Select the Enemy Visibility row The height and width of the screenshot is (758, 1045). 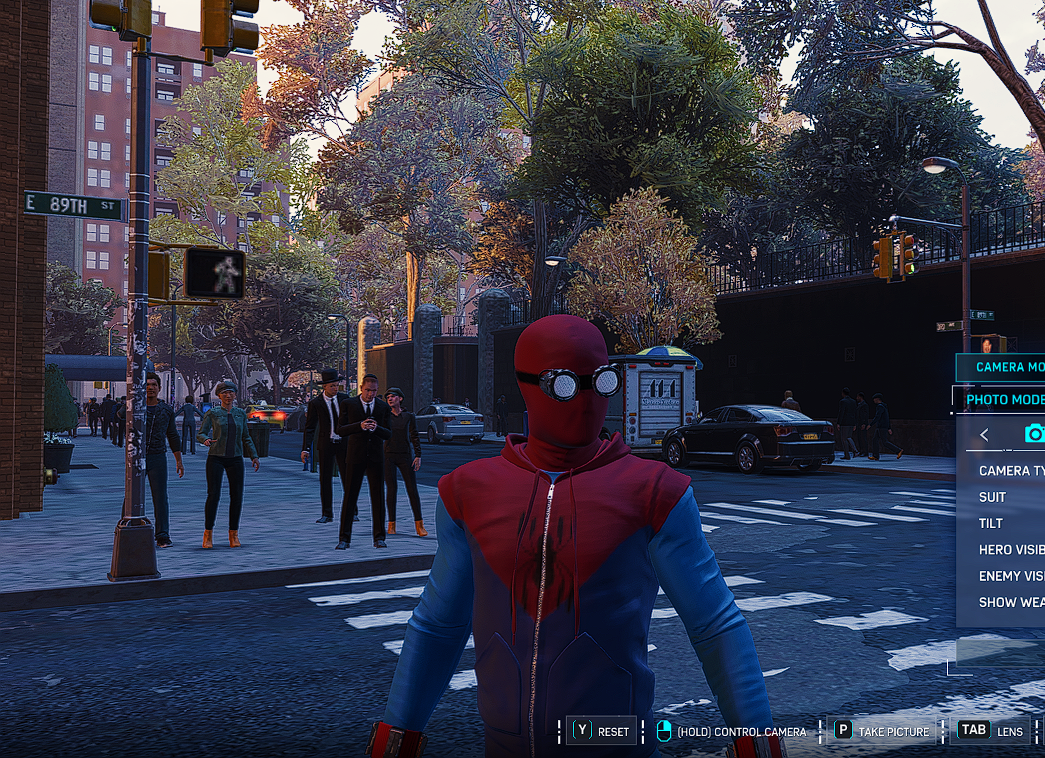(1010, 576)
